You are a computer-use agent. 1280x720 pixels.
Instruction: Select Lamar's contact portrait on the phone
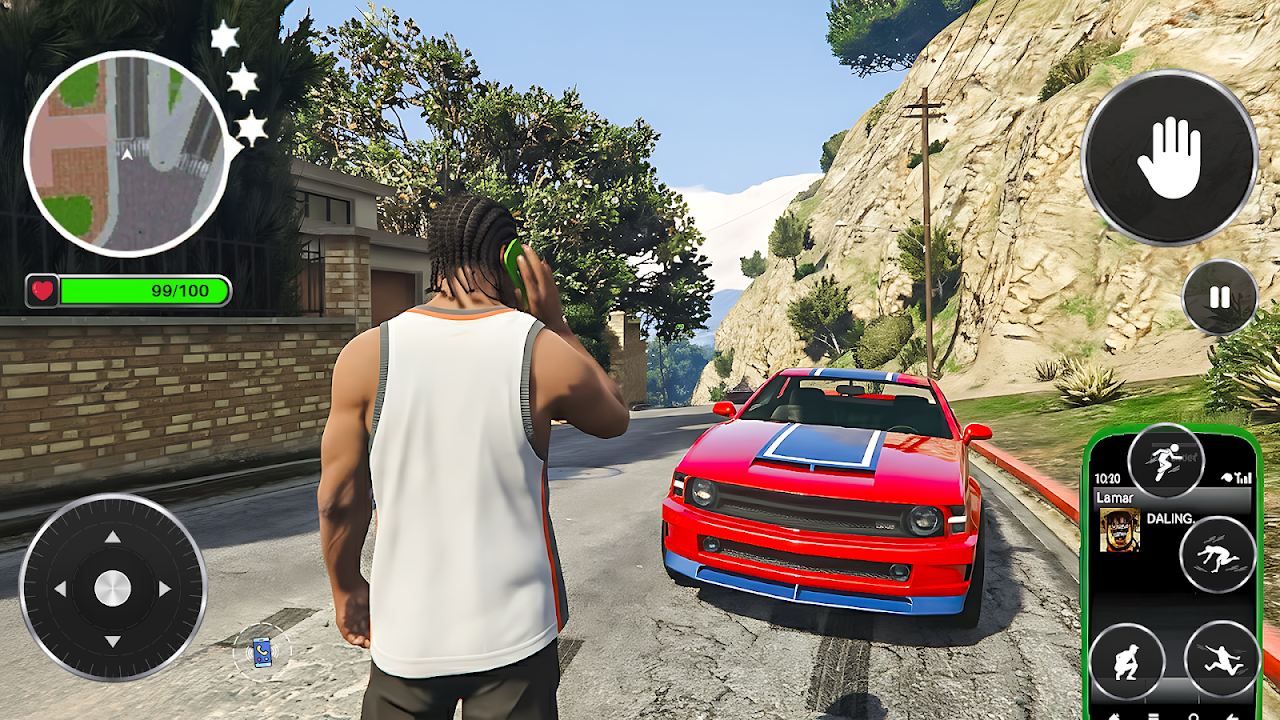click(1119, 530)
